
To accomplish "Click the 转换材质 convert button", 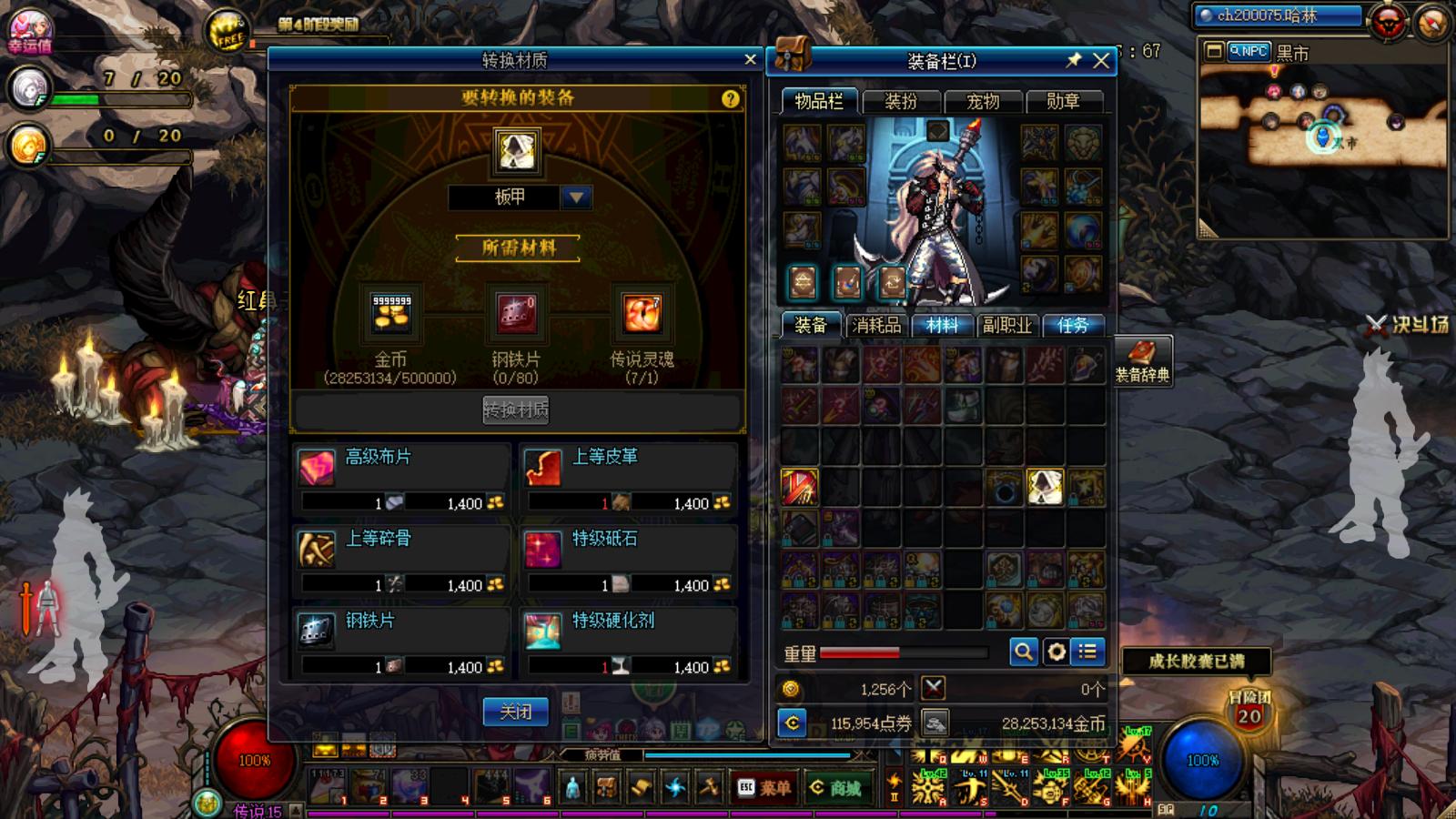I will coord(515,409).
